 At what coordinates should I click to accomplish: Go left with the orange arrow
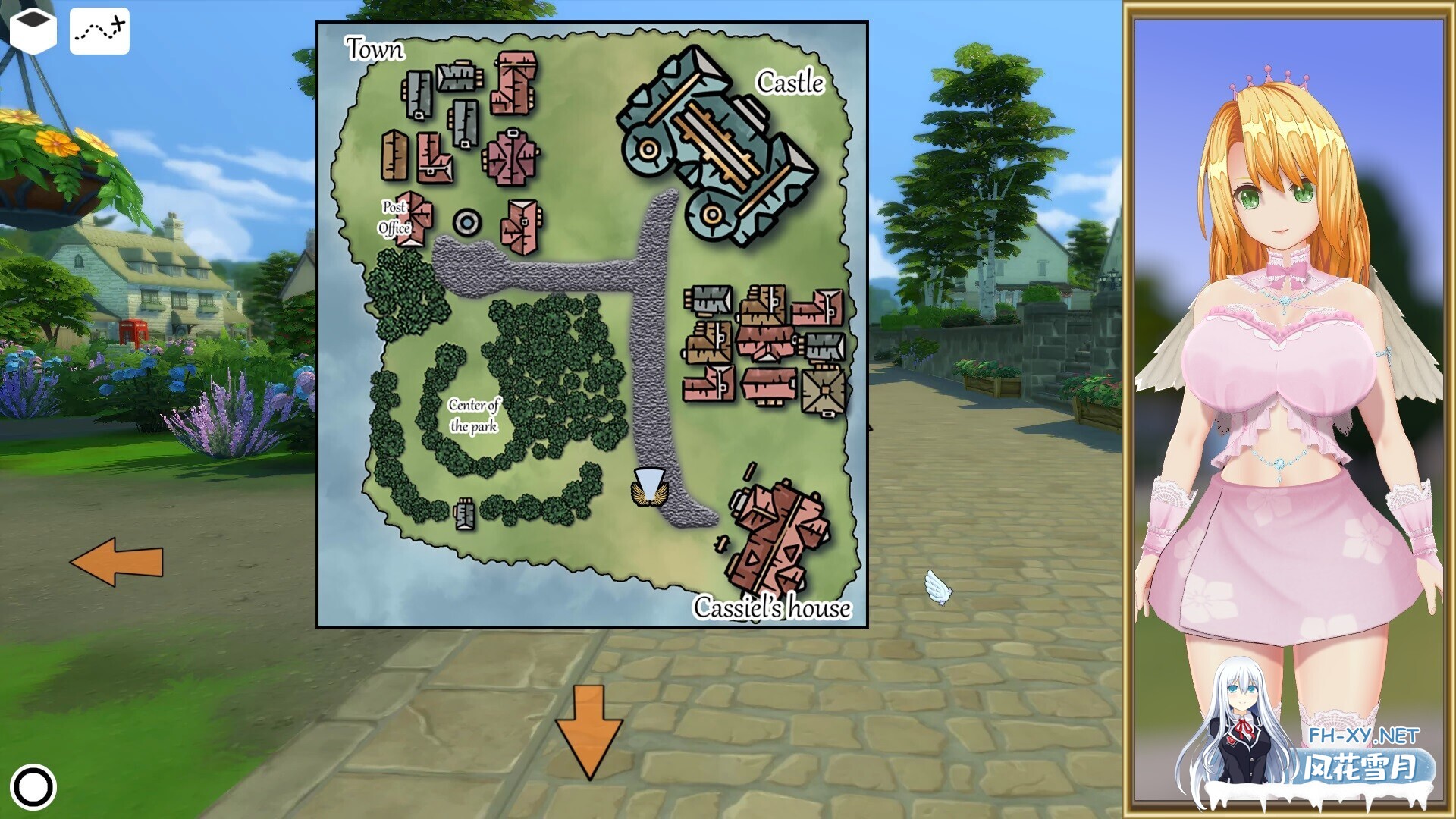(x=117, y=562)
